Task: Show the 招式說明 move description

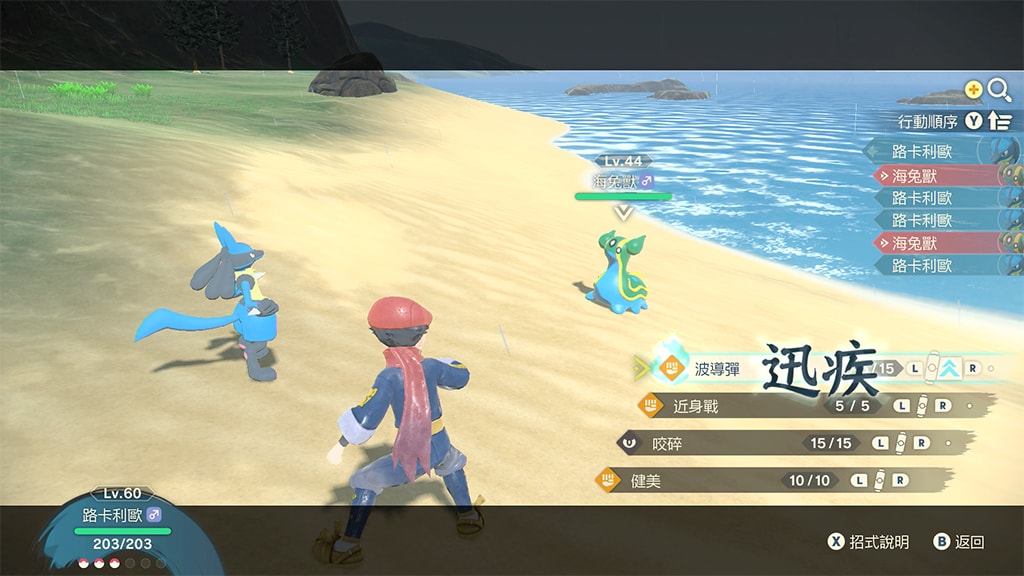Action: (868, 542)
